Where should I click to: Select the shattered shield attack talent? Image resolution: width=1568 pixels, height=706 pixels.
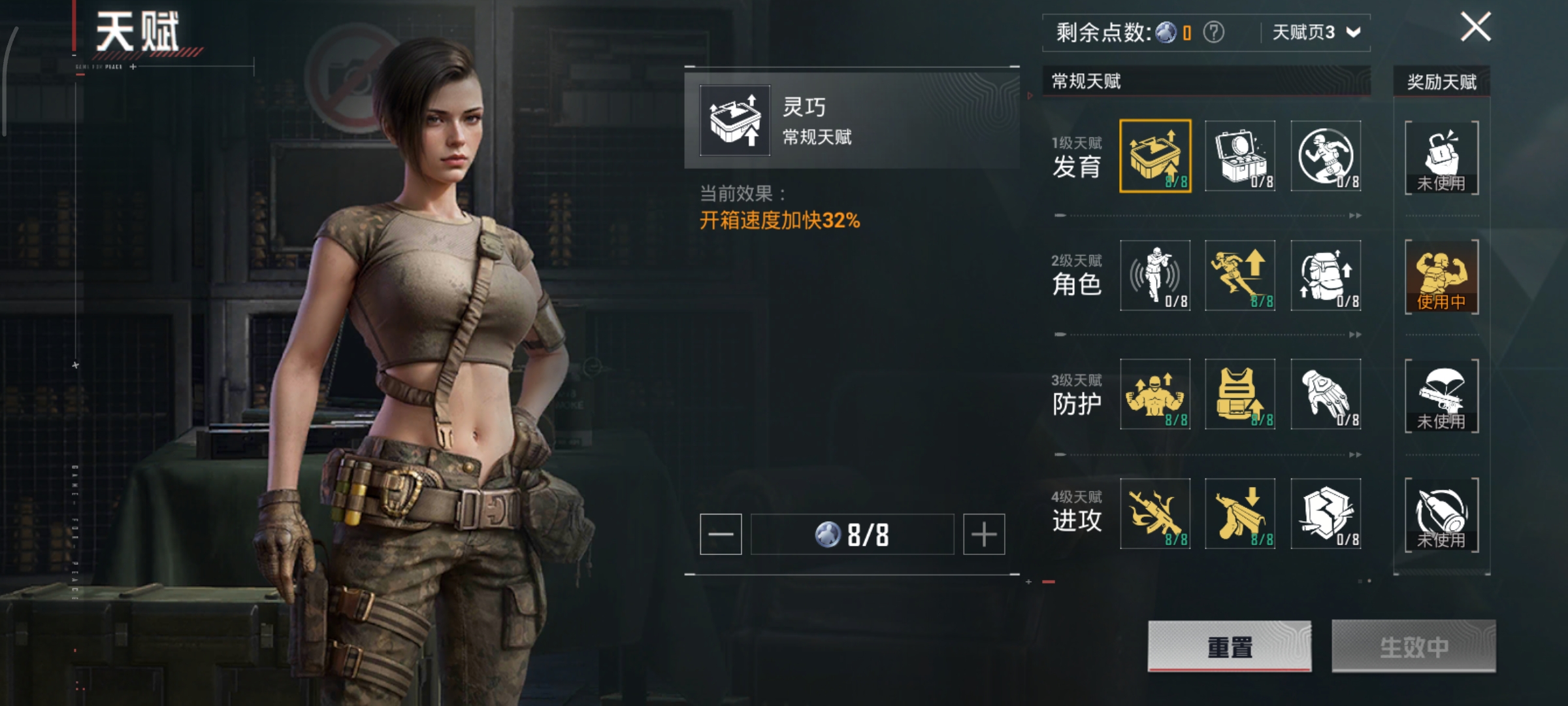tap(1326, 513)
